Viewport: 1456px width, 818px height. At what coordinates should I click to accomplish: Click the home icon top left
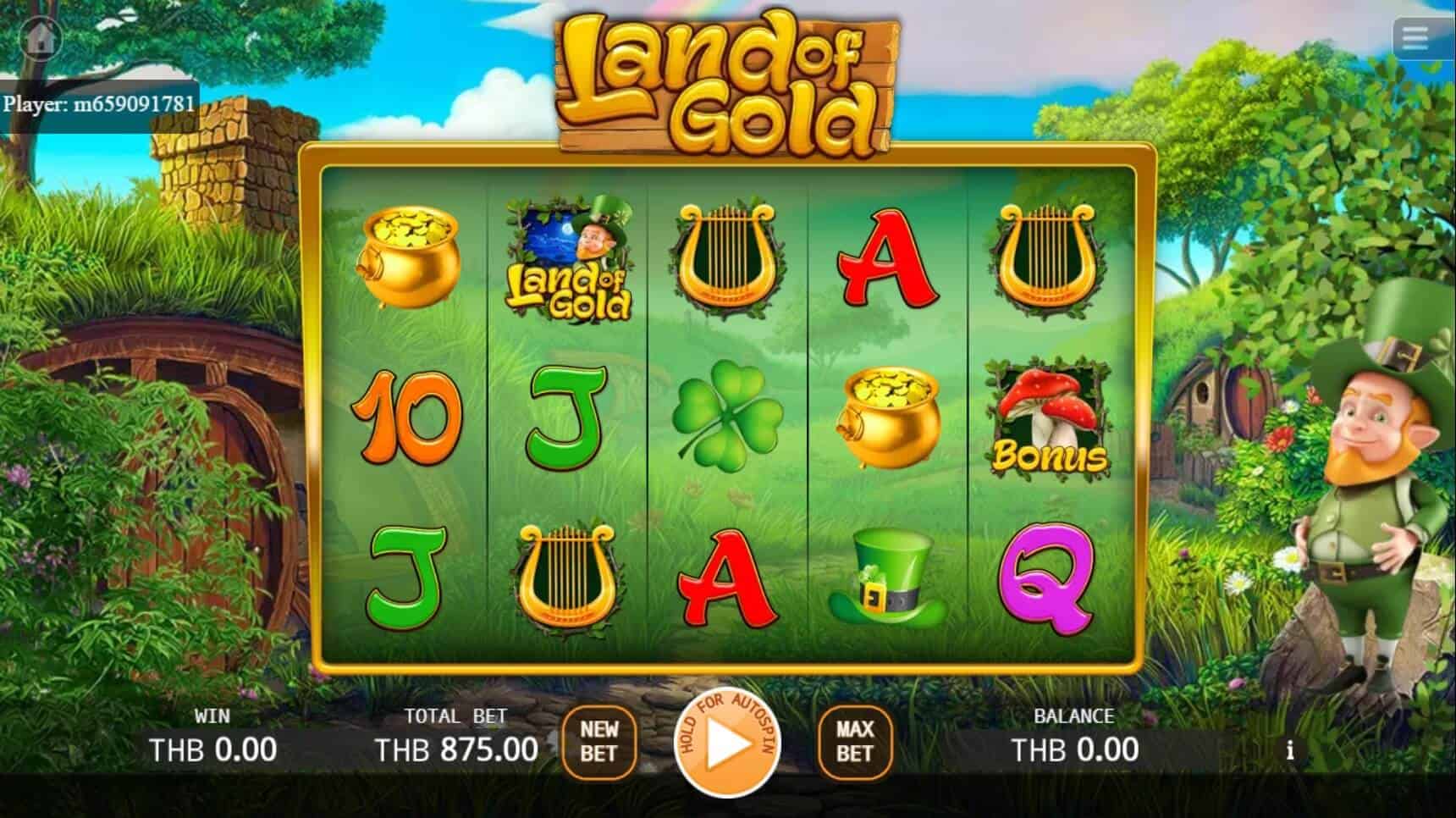[x=39, y=38]
